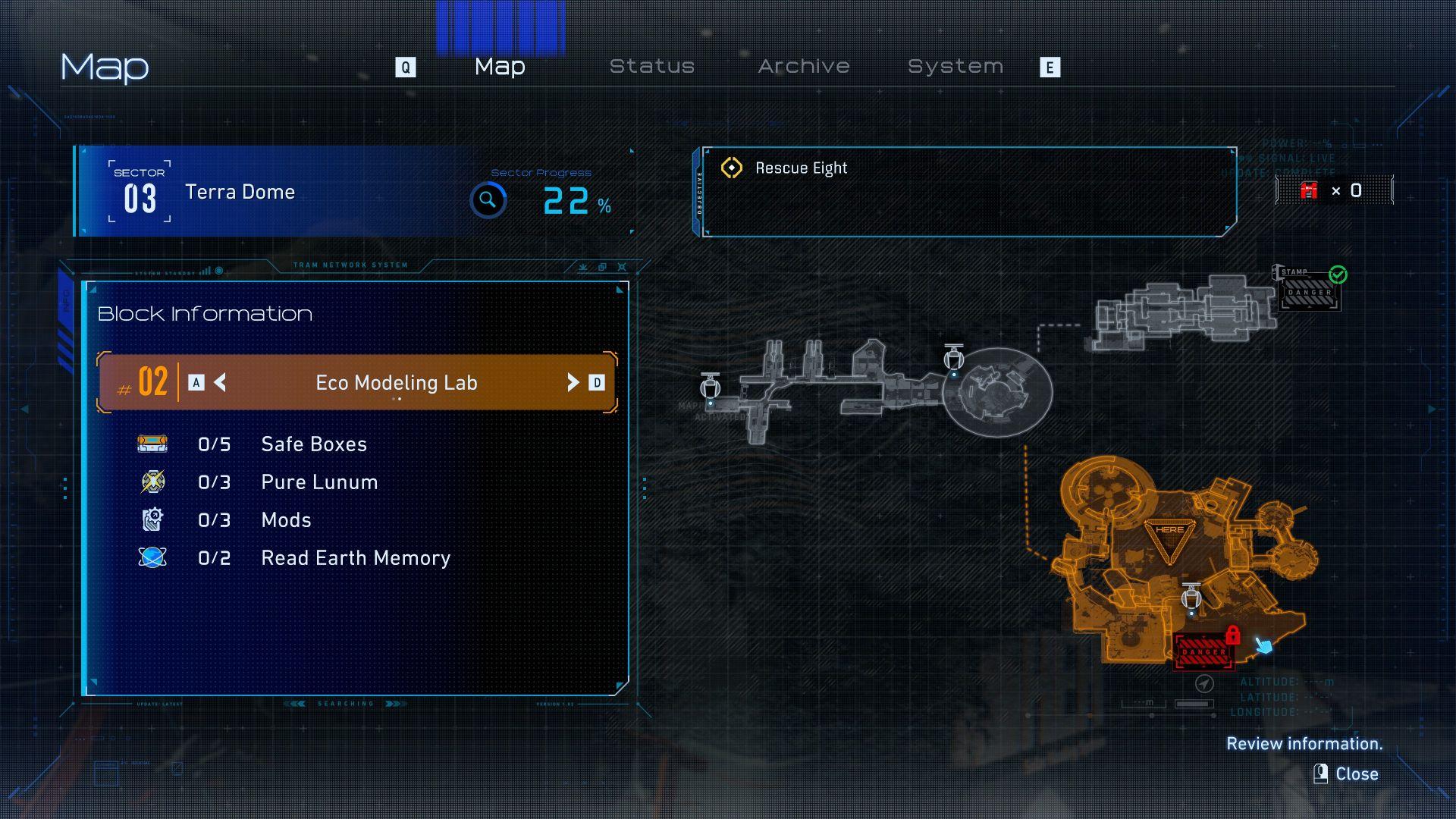Click the Terra Dome sector banner

(x=240, y=192)
